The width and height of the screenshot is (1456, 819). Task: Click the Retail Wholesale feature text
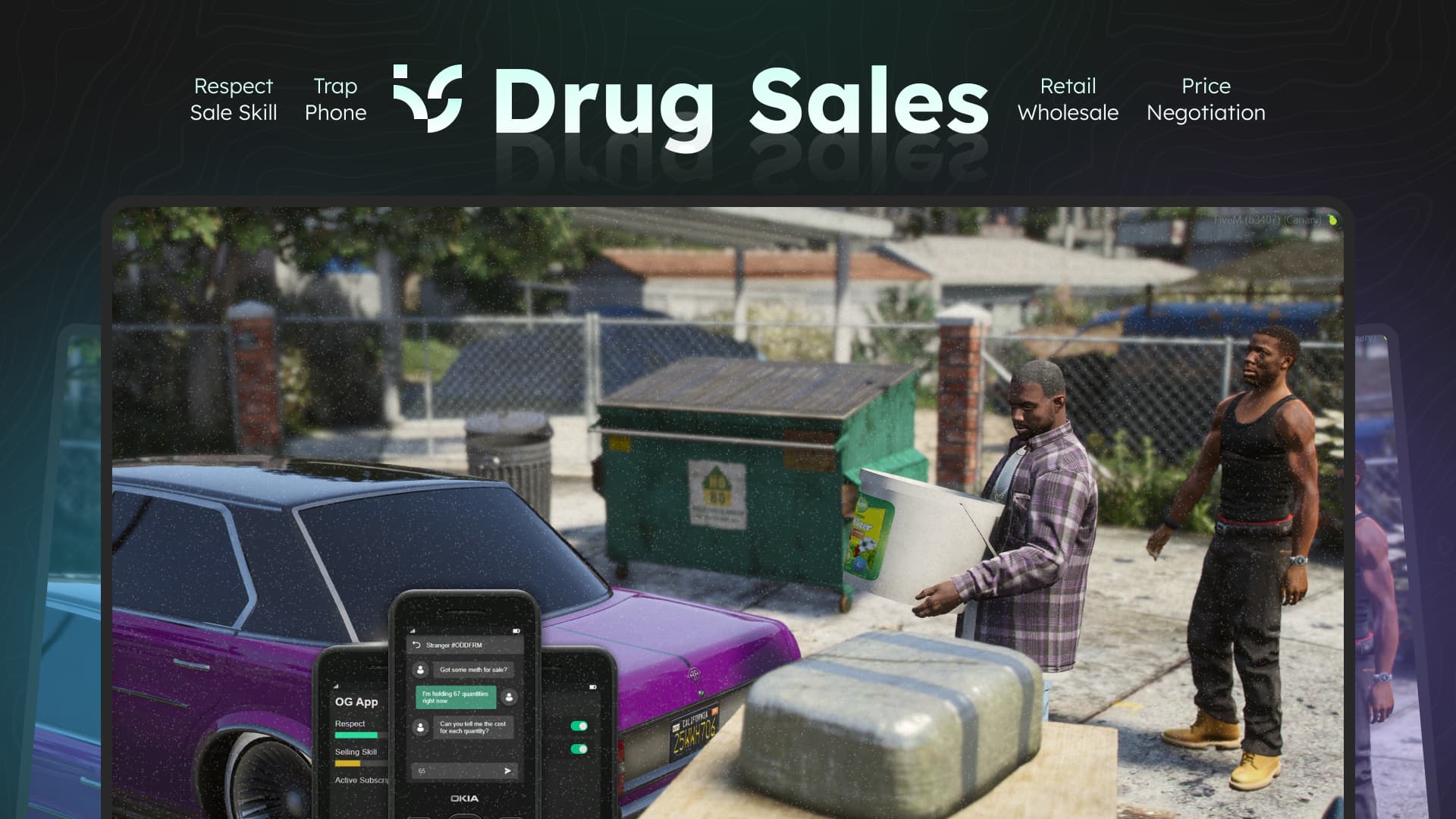click(x=1068, y=99)
